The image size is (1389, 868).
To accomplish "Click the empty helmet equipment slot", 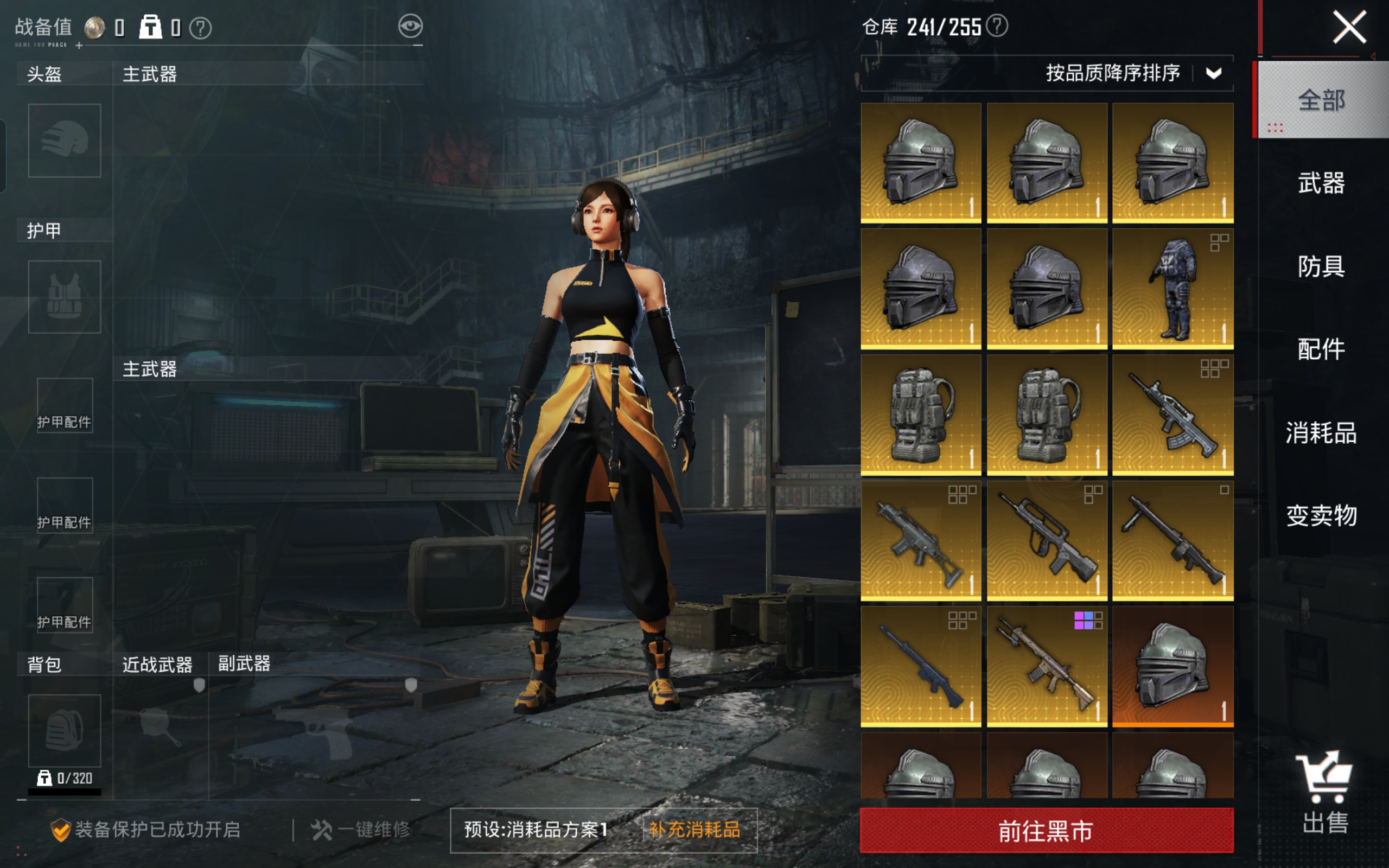I will pyautogui.click(x=64, y=140).
